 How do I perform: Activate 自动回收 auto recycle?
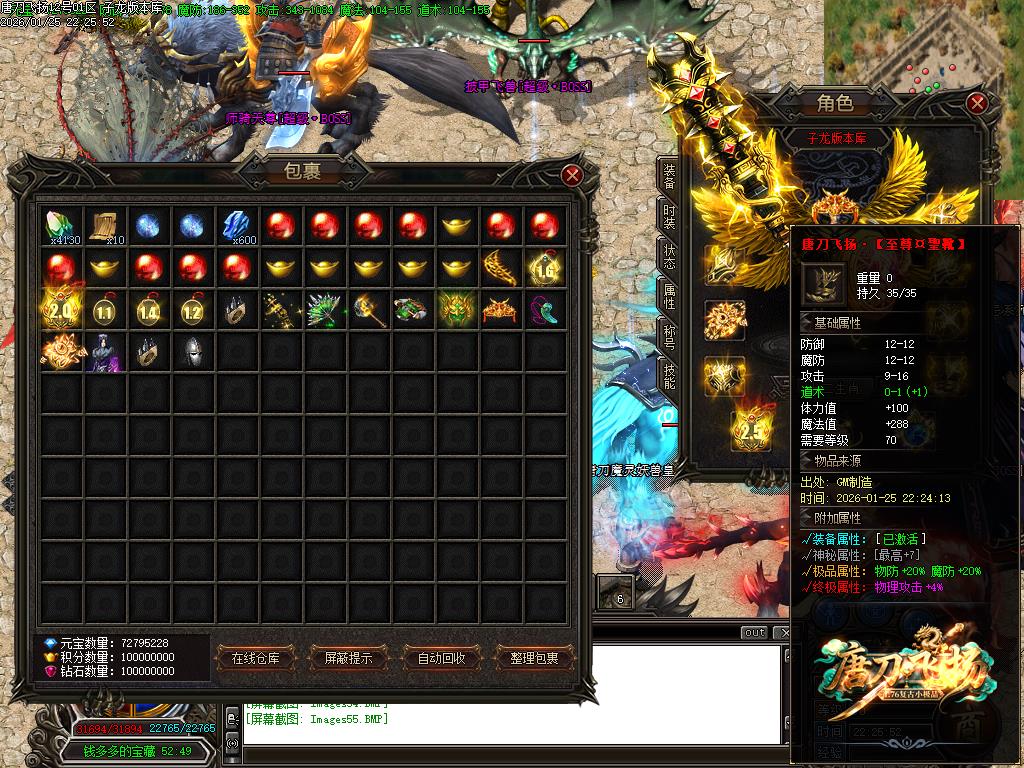click(x=441, y=658)
